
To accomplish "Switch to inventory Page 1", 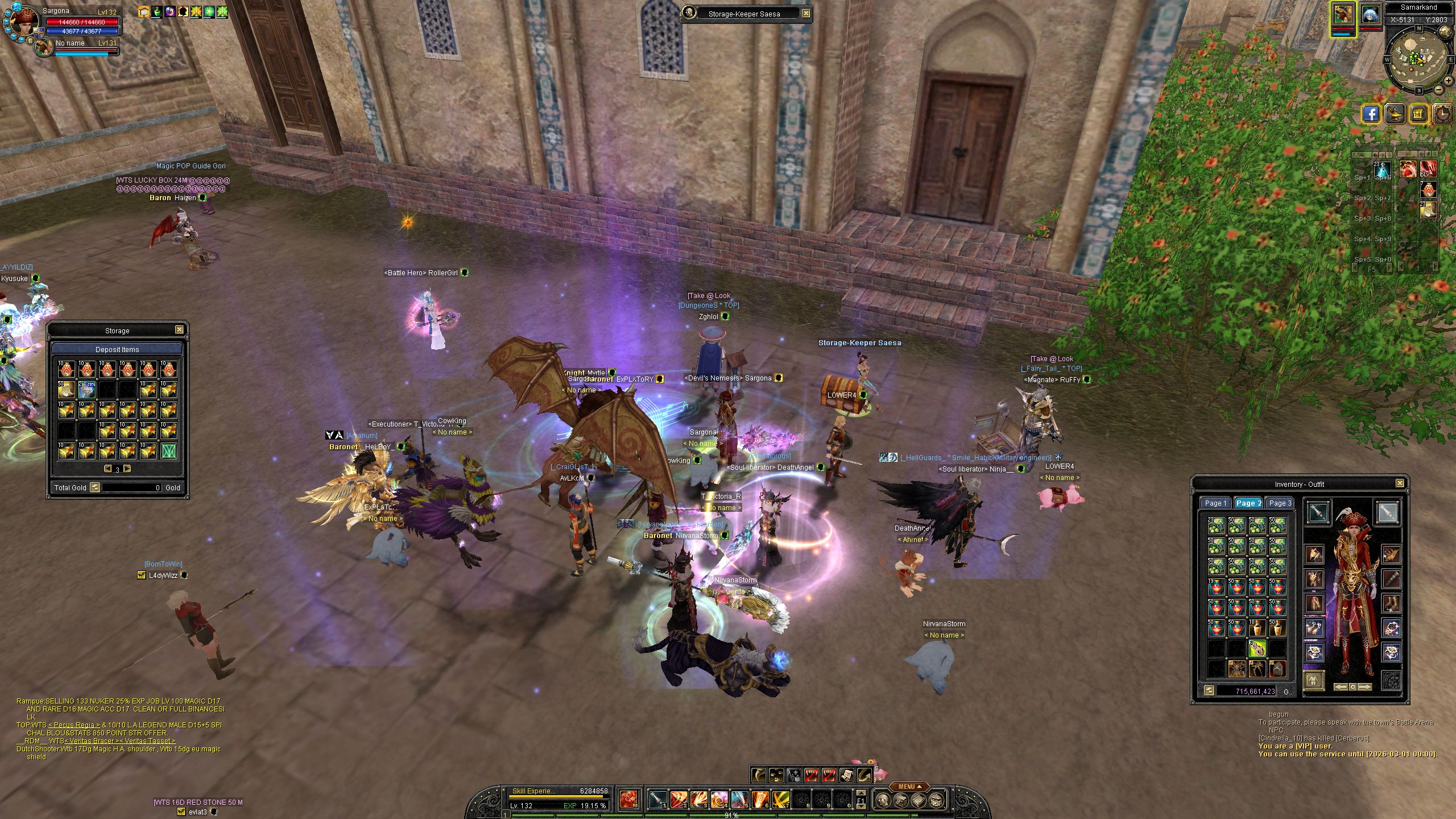I will click(x=1216, y=503).
